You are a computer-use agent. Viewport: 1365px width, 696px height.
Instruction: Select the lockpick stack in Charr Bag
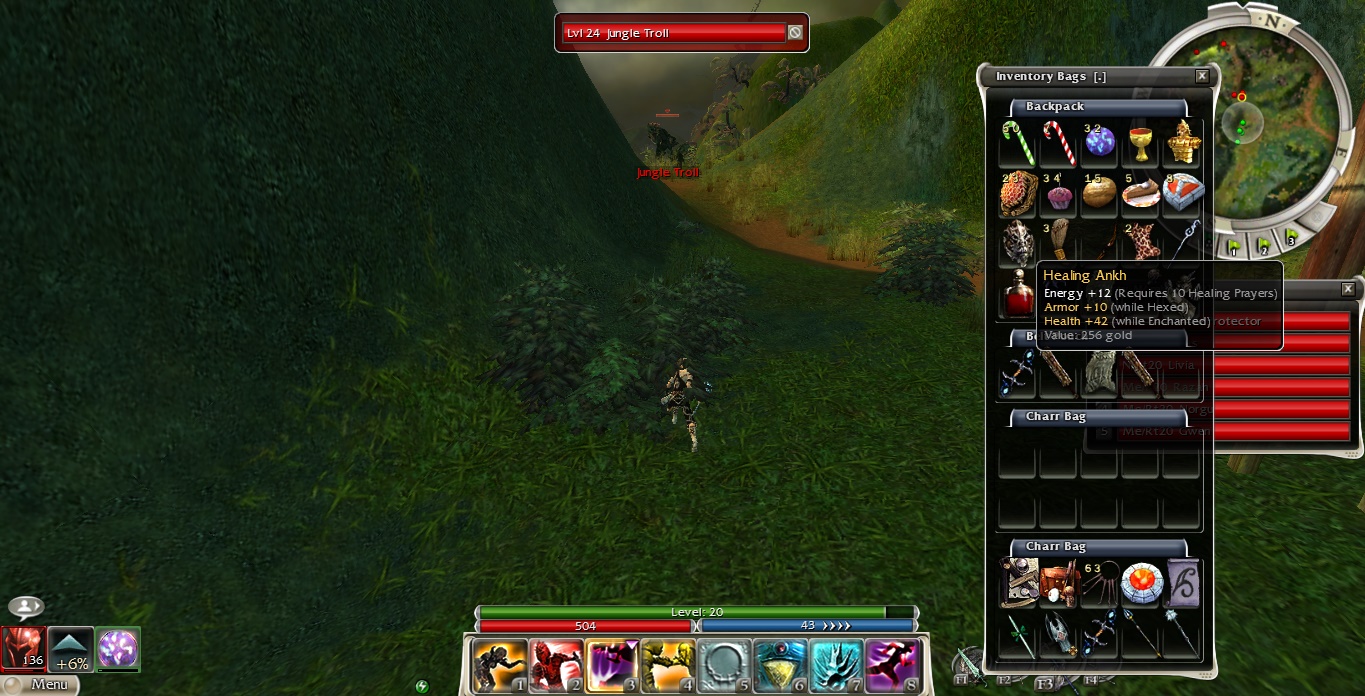[x=1100, y=584]
